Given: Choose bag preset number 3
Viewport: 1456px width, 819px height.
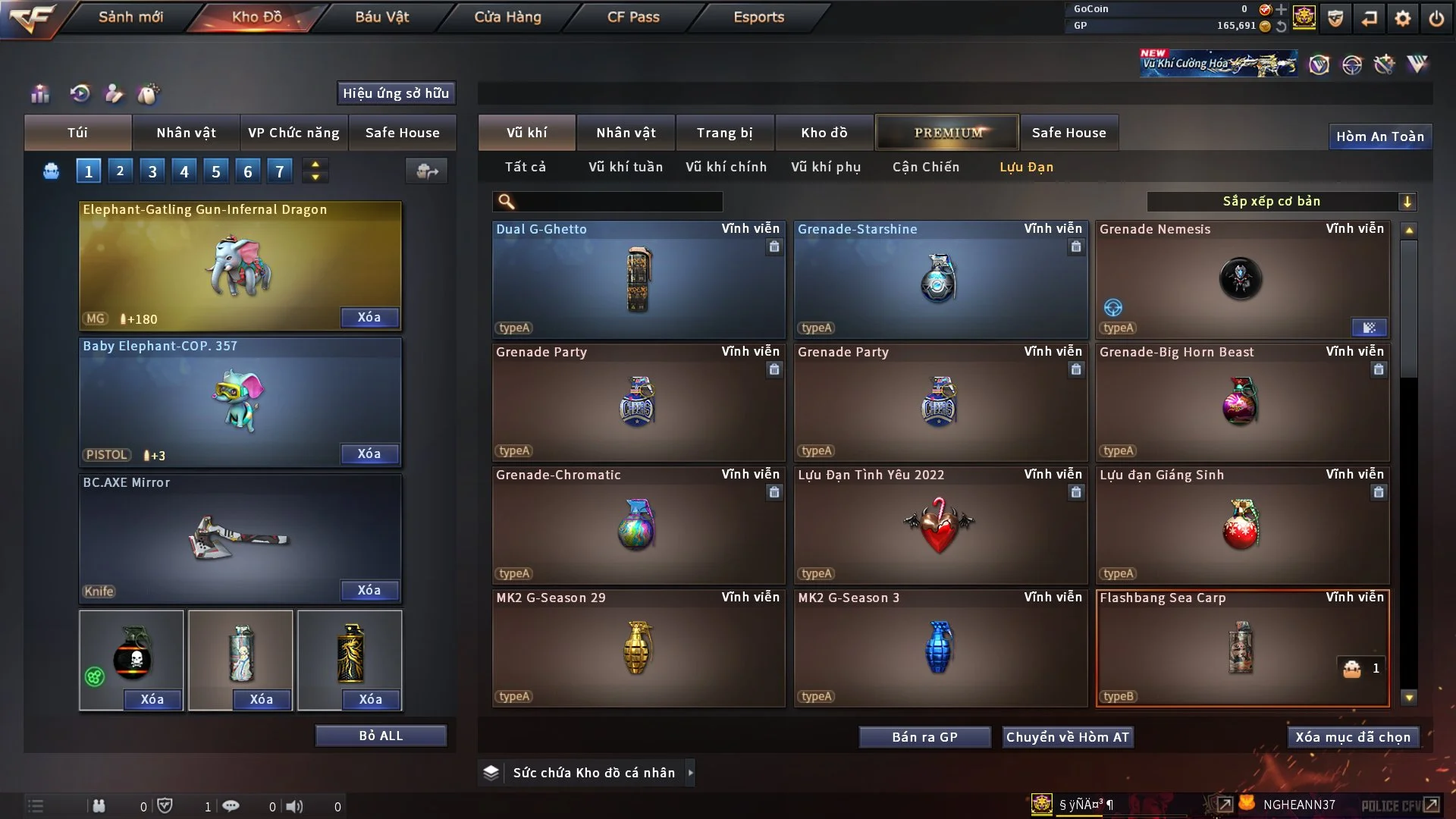Looking at the screenshot, I should coord(152,171).
